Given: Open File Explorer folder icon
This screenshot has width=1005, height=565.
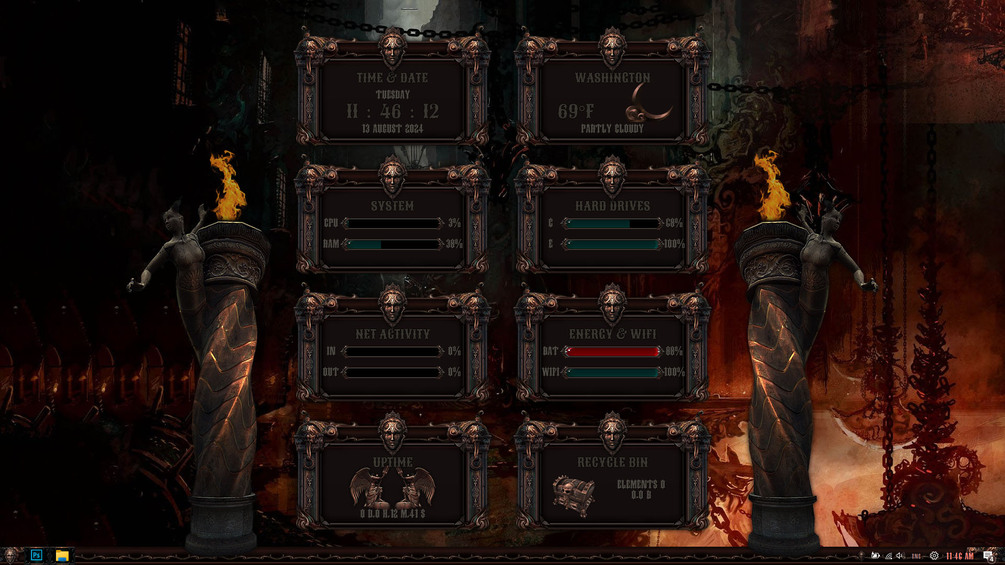Looking at the screenshot, I should tap(62, 555).
